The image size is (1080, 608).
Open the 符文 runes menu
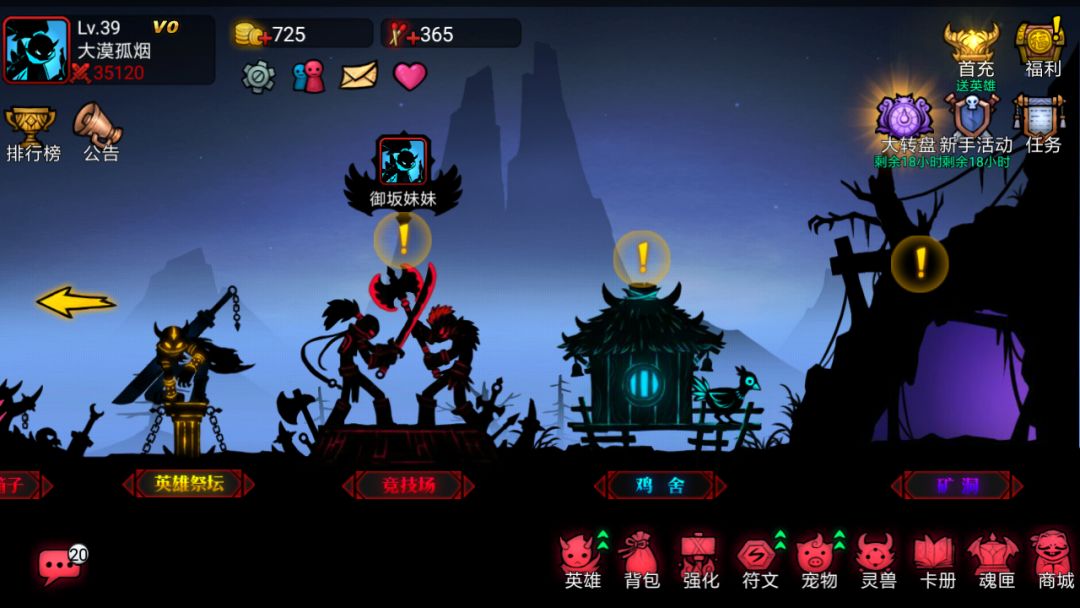click(759, 560)
